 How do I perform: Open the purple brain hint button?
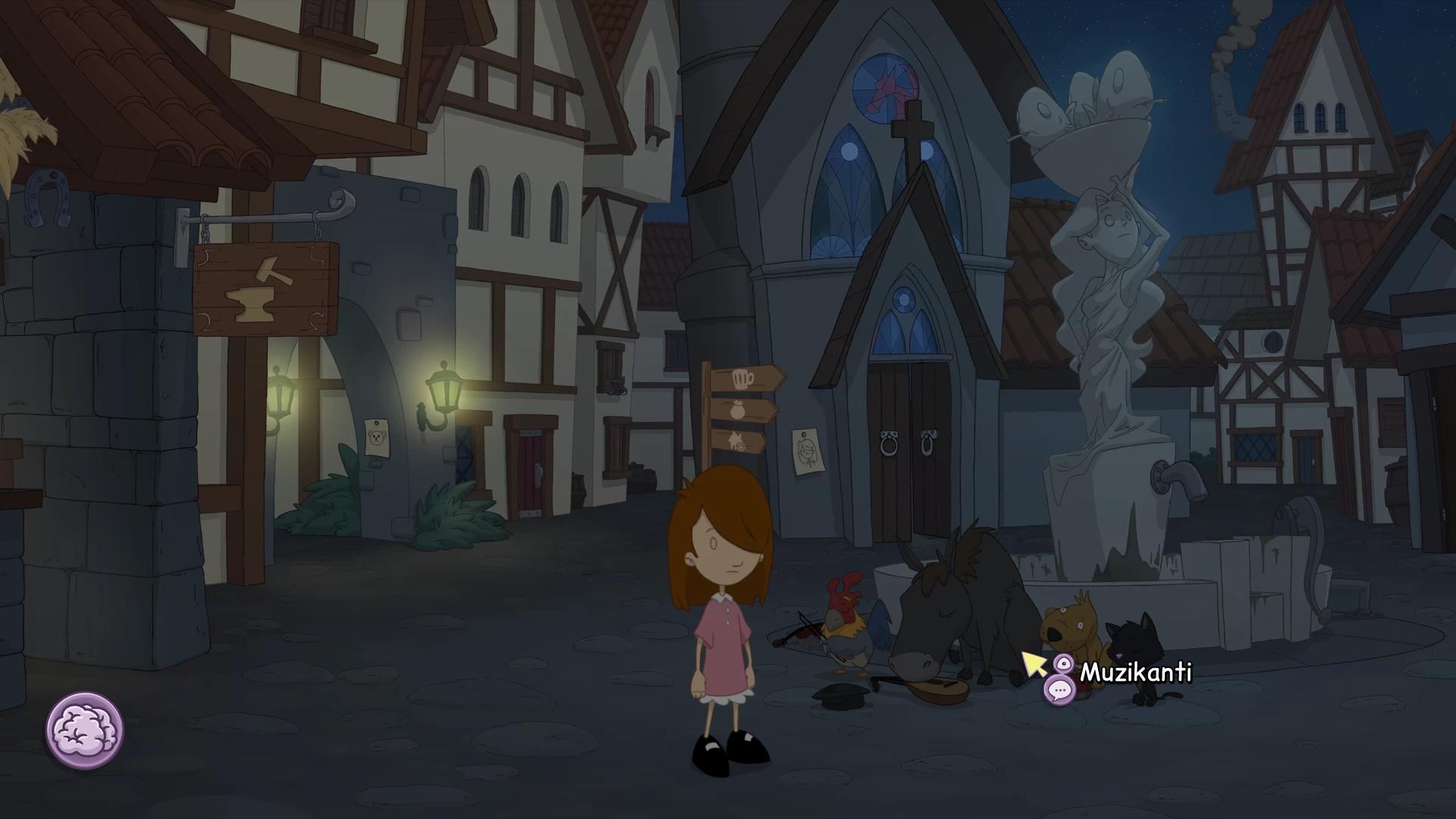(85, 730)
